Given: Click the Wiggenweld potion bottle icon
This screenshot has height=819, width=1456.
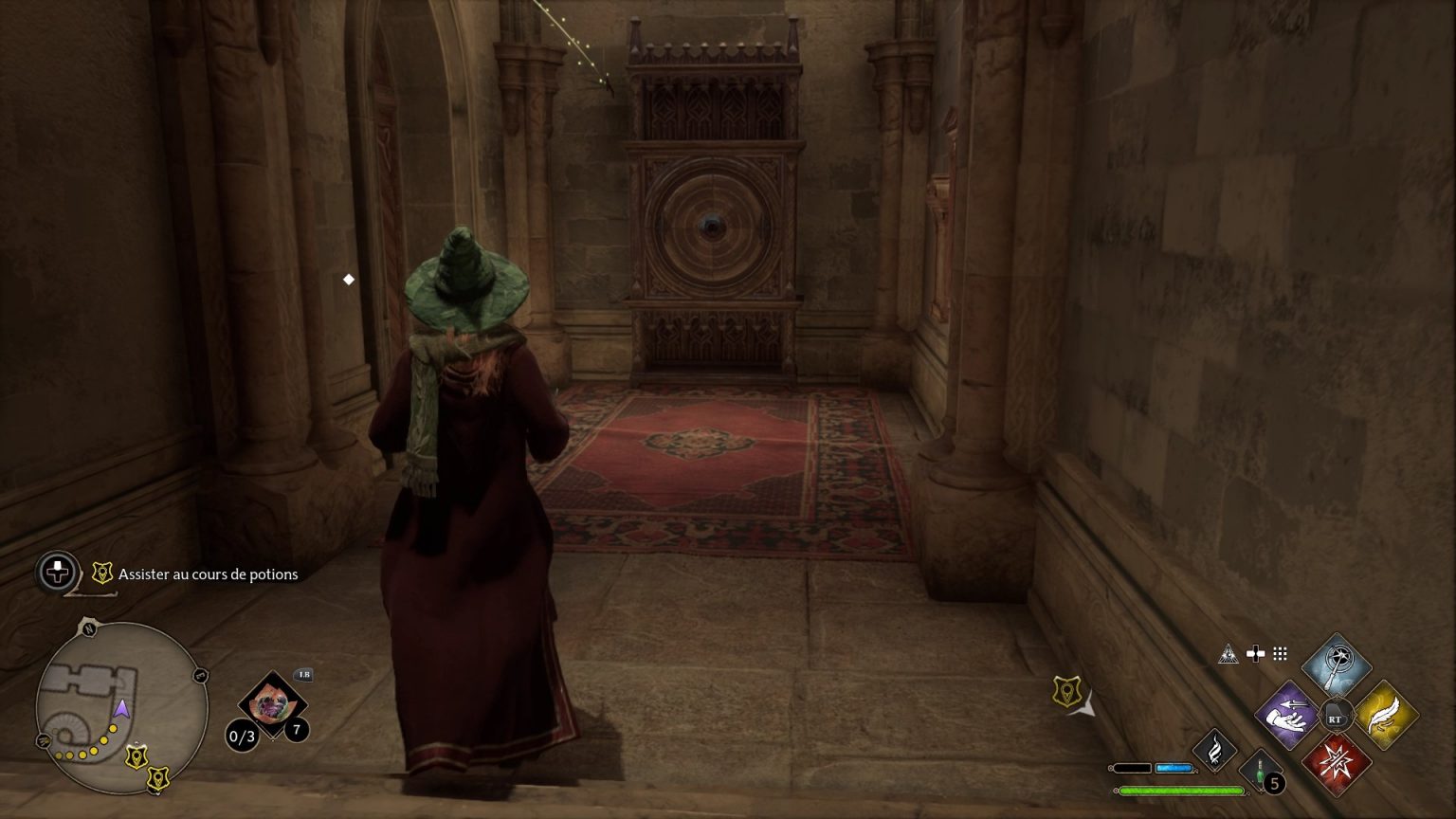Looking at the screenshot, I should (1261, 771).
